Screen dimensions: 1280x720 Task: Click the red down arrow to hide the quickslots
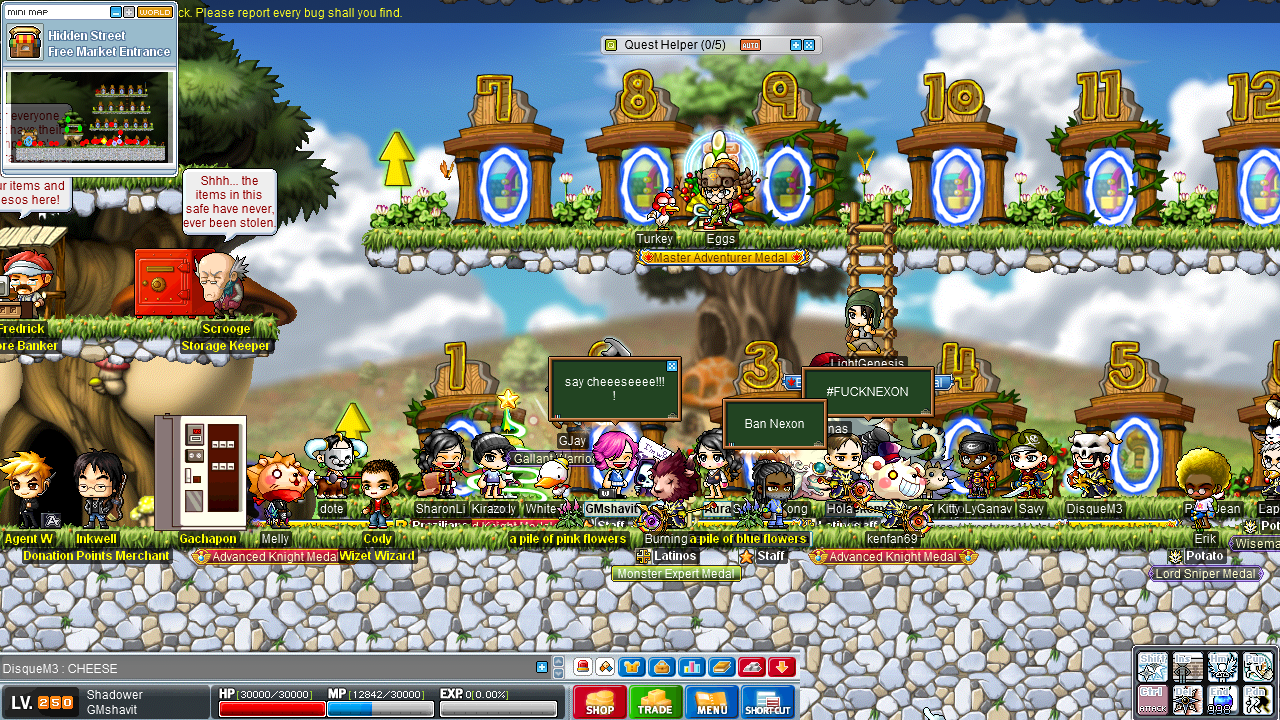point(779,666)
